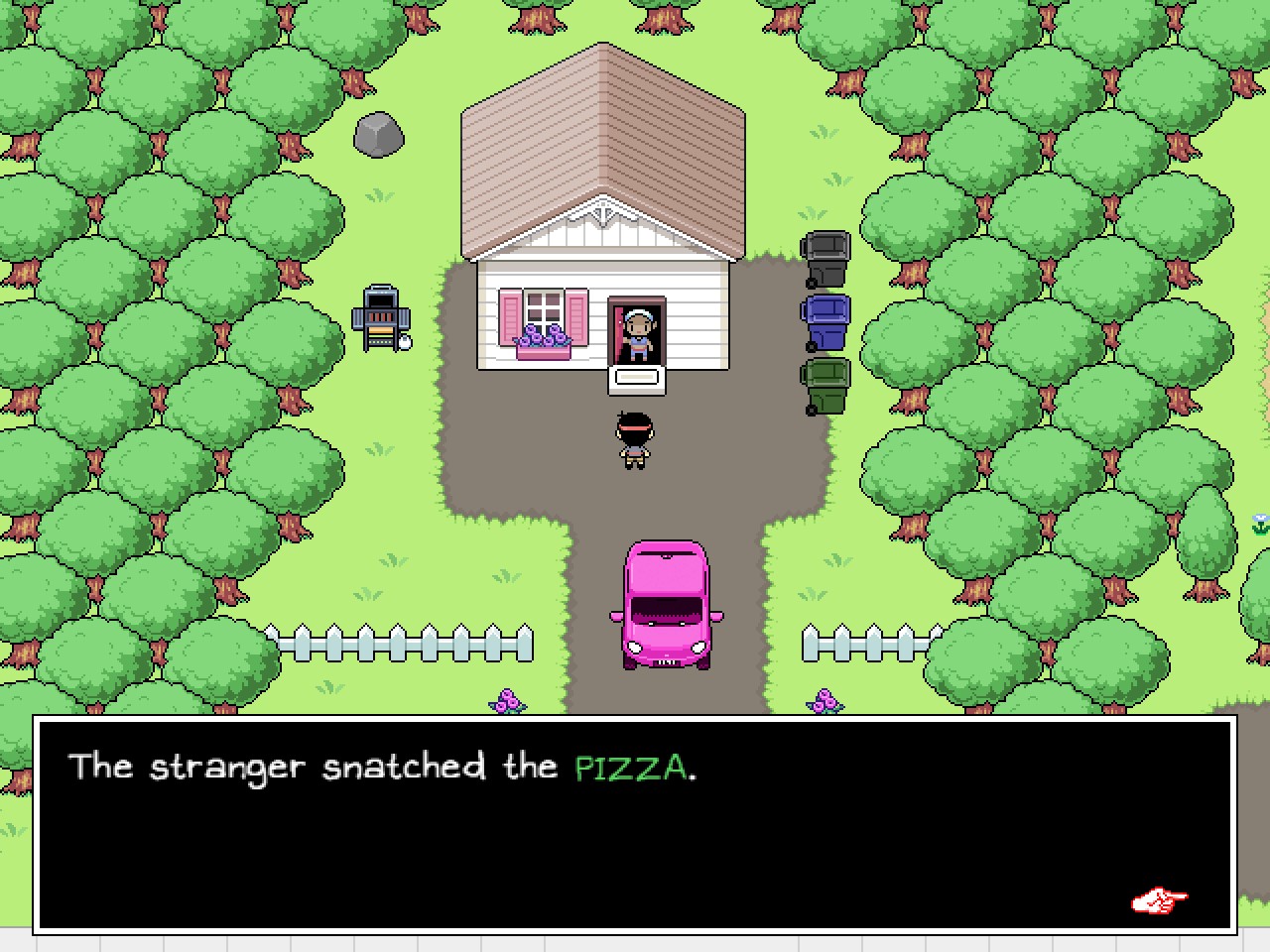
Task: Select the highlighted word PIZZA
Action: click(632, 767)
